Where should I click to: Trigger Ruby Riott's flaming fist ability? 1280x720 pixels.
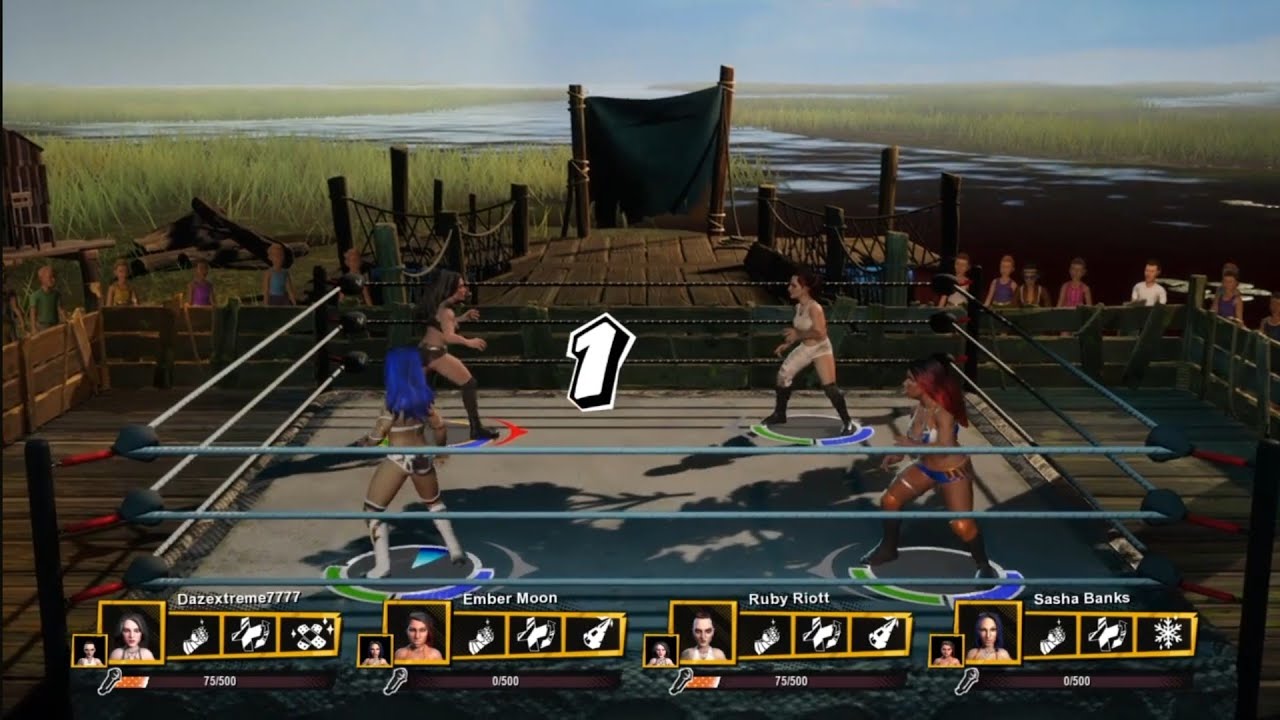pos(877,635)
